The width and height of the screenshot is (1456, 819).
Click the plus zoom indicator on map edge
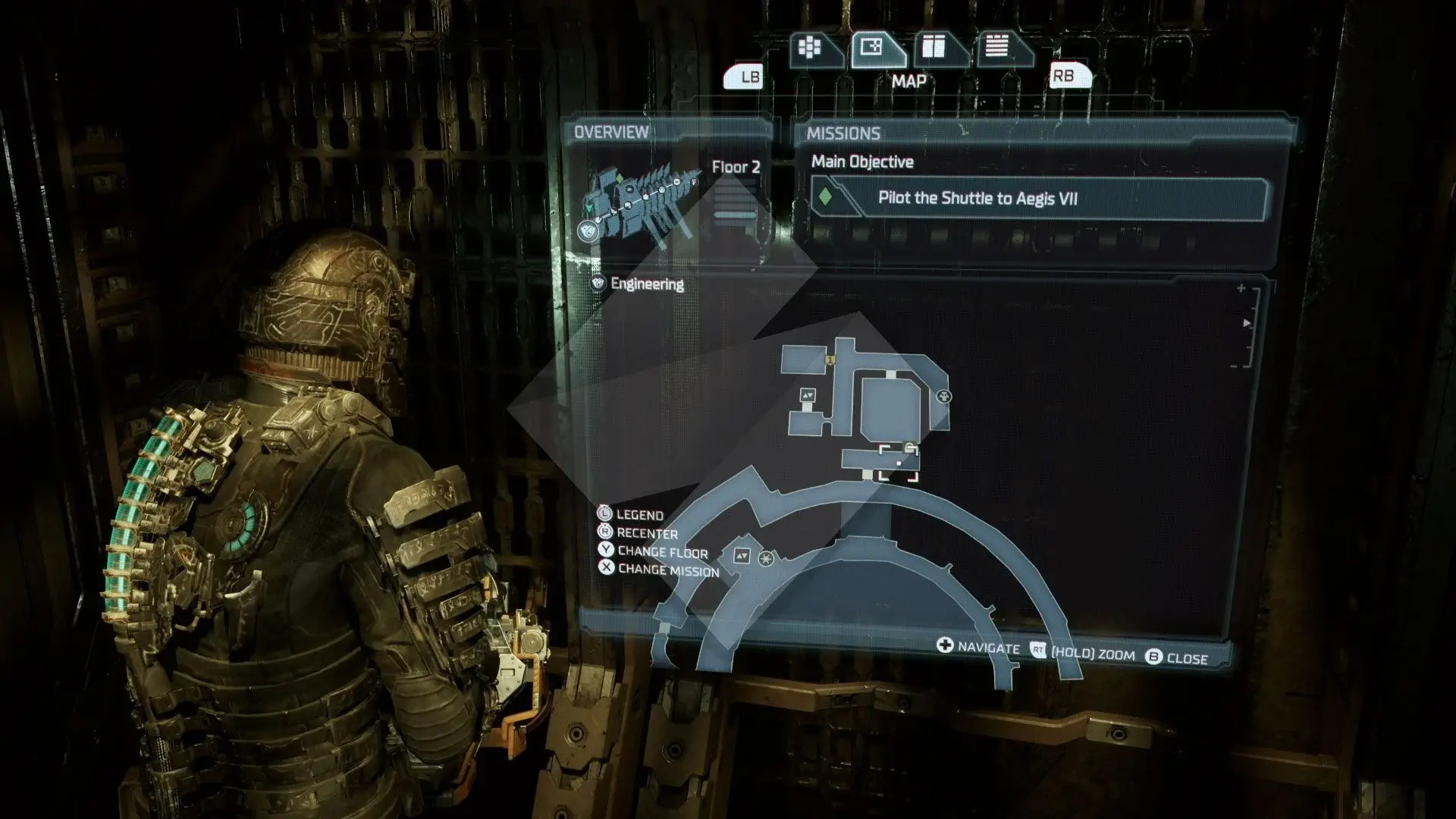pyautogui.click(x=1241, y=288)
